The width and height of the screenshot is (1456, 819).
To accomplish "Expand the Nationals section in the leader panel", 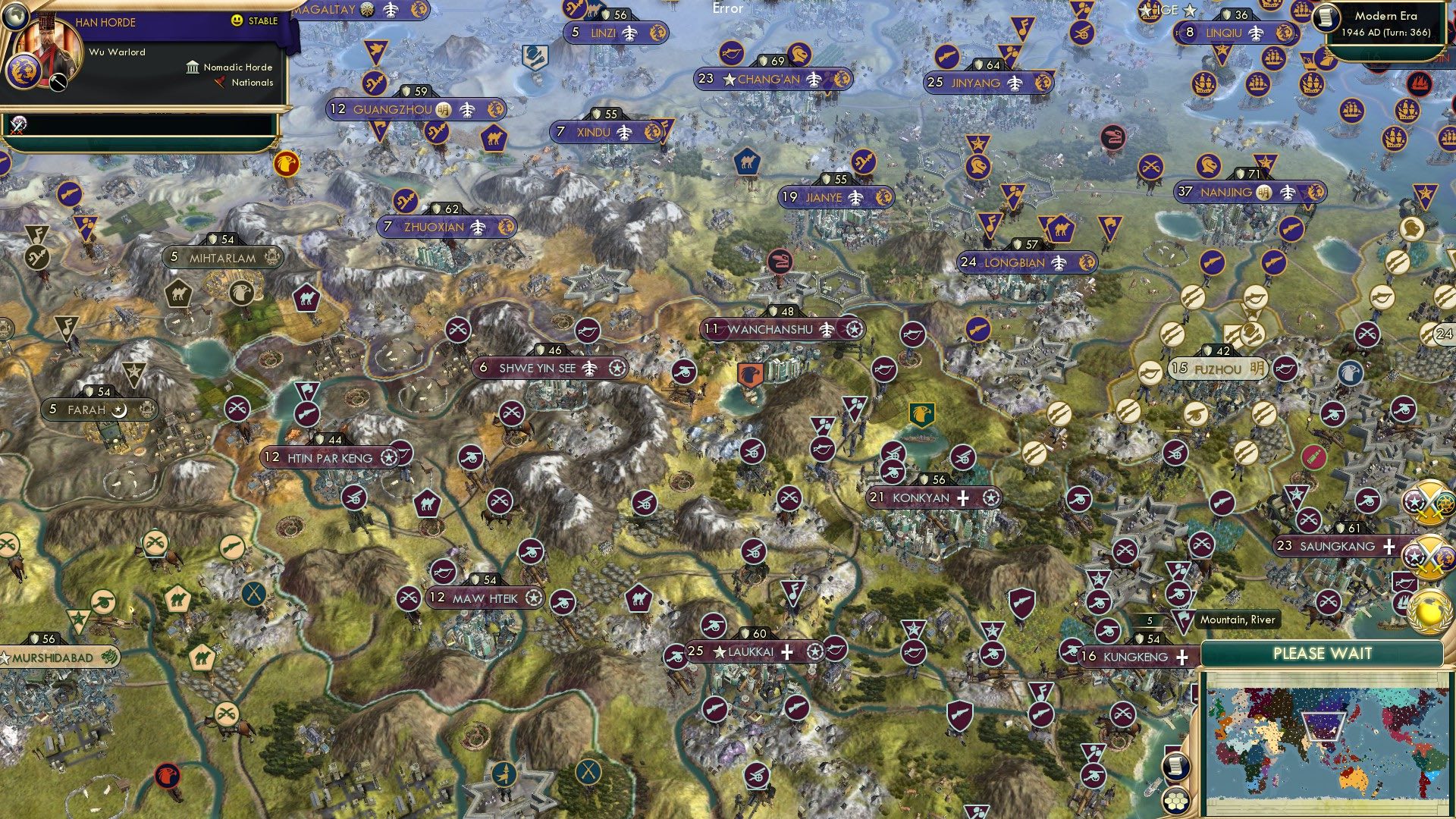I will tap(251, 82).
